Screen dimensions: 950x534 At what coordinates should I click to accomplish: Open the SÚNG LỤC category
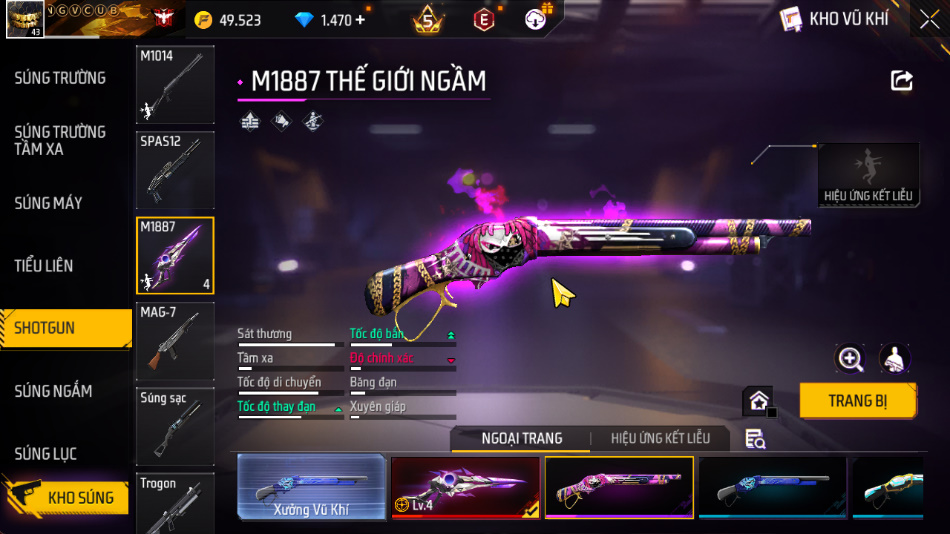tap(45, 454)
